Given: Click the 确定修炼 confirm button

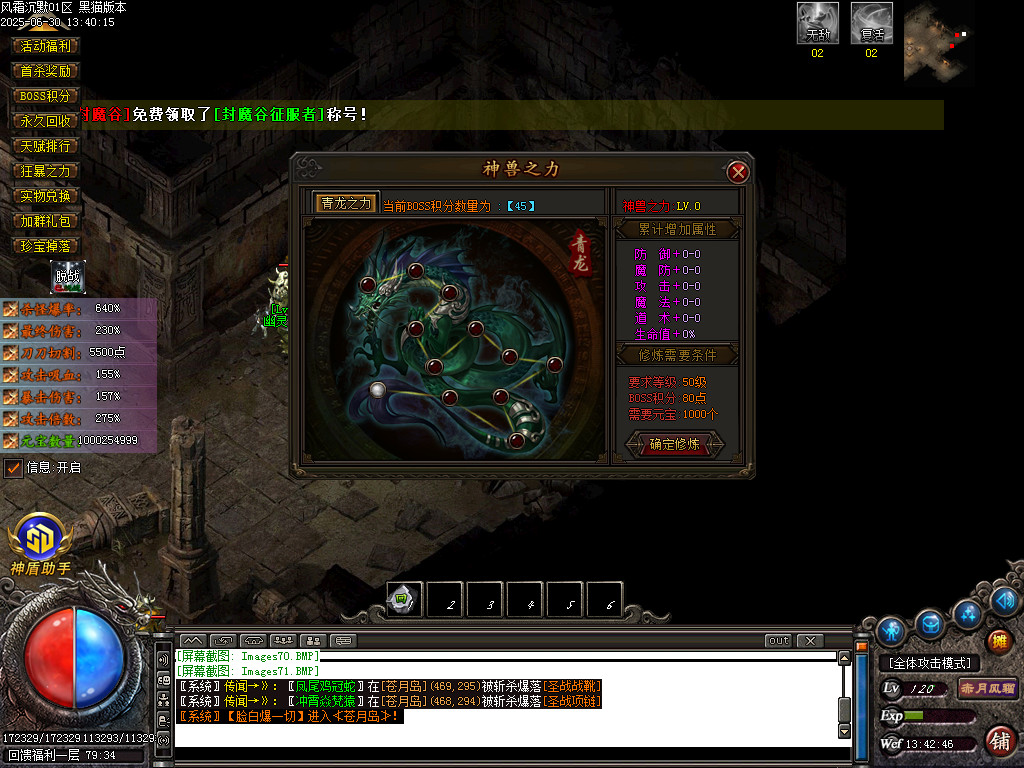Looking at the screenshot, I should 675,444.
